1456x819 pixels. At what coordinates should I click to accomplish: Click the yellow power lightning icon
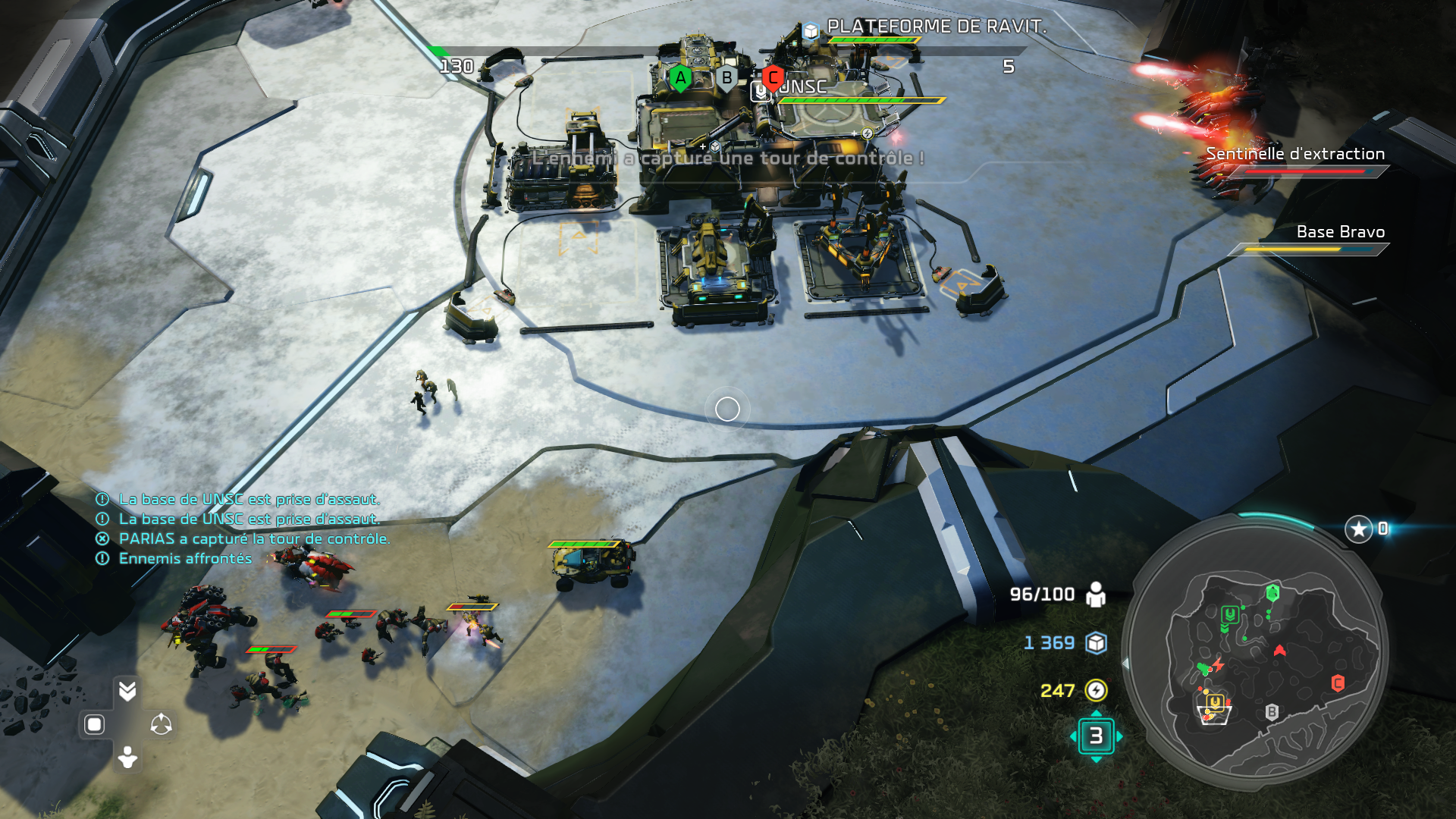point(1096,690)
